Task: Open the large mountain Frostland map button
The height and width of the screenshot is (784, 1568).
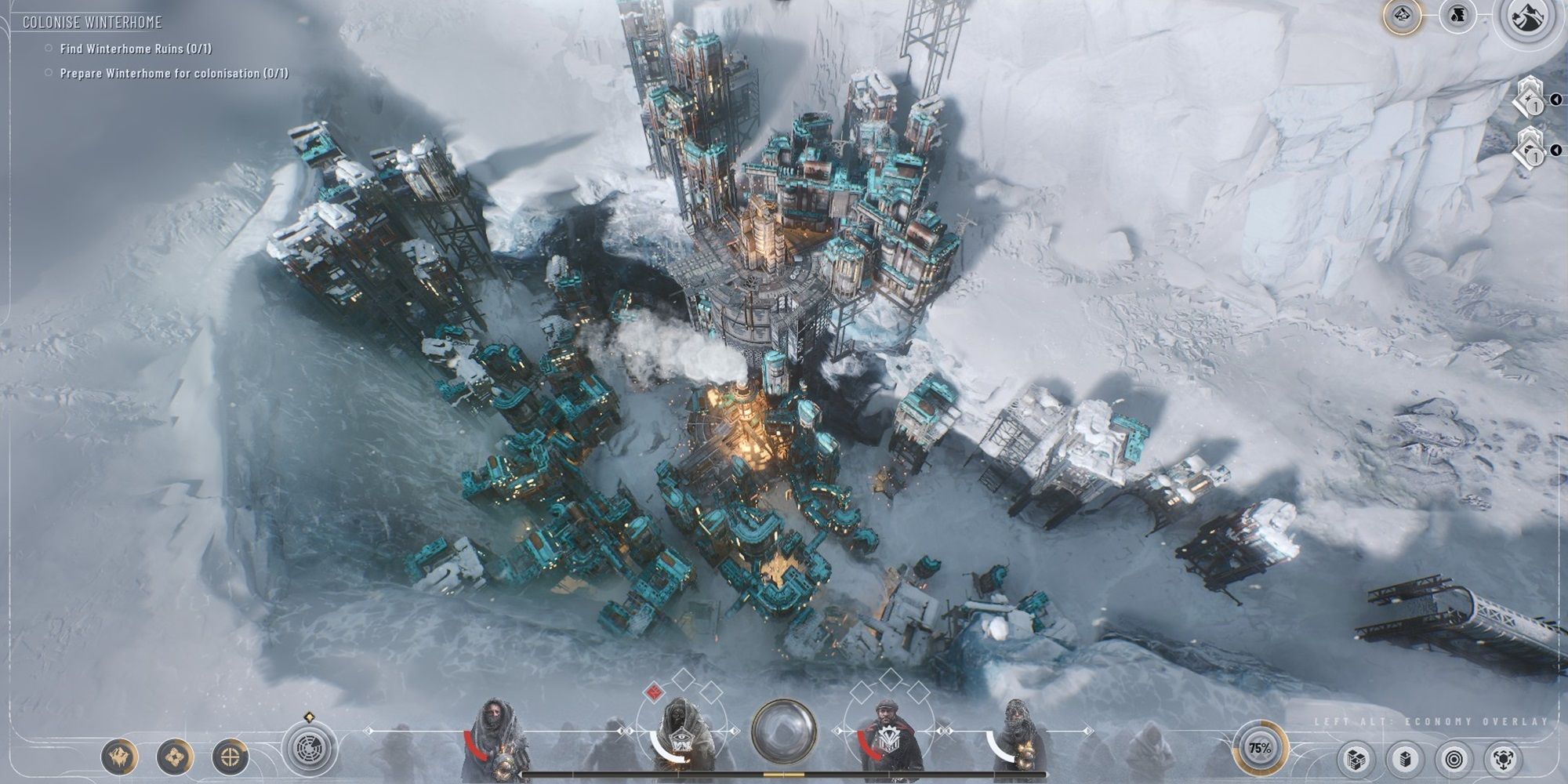Action: pyautogui.click(x=1526, y=19)
